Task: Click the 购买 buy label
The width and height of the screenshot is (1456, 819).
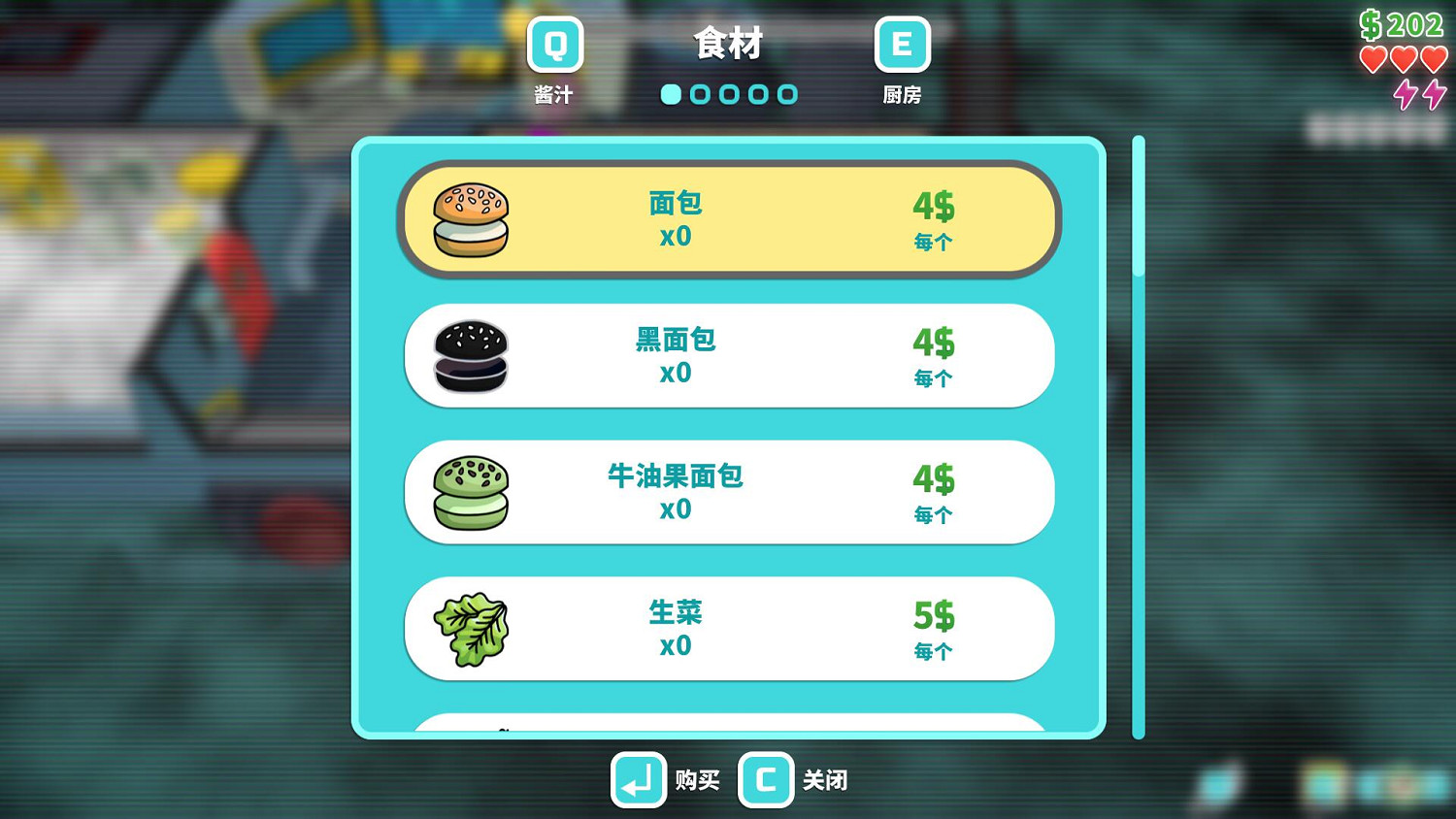Action: (x=695, y=780)
